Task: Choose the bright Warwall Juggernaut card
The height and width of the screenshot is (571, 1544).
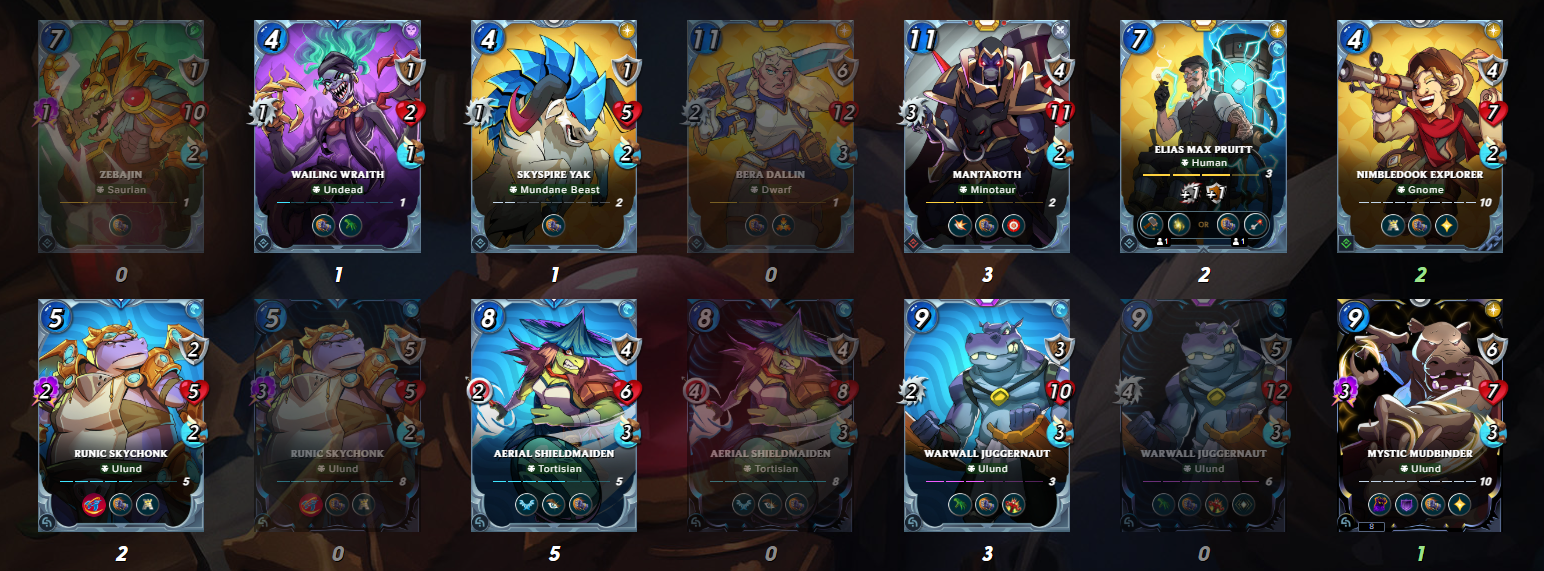Action: [x=988, y=414]
